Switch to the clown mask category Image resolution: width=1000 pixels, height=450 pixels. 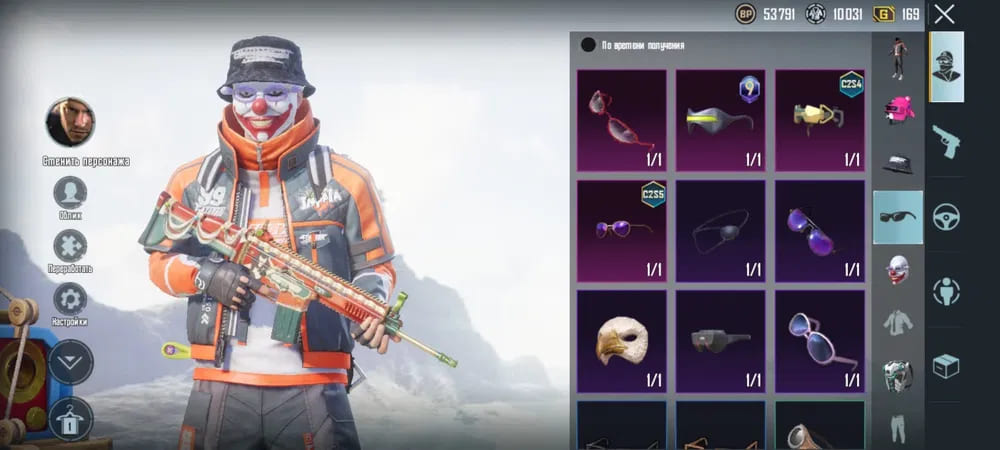[x=898, y=270]
